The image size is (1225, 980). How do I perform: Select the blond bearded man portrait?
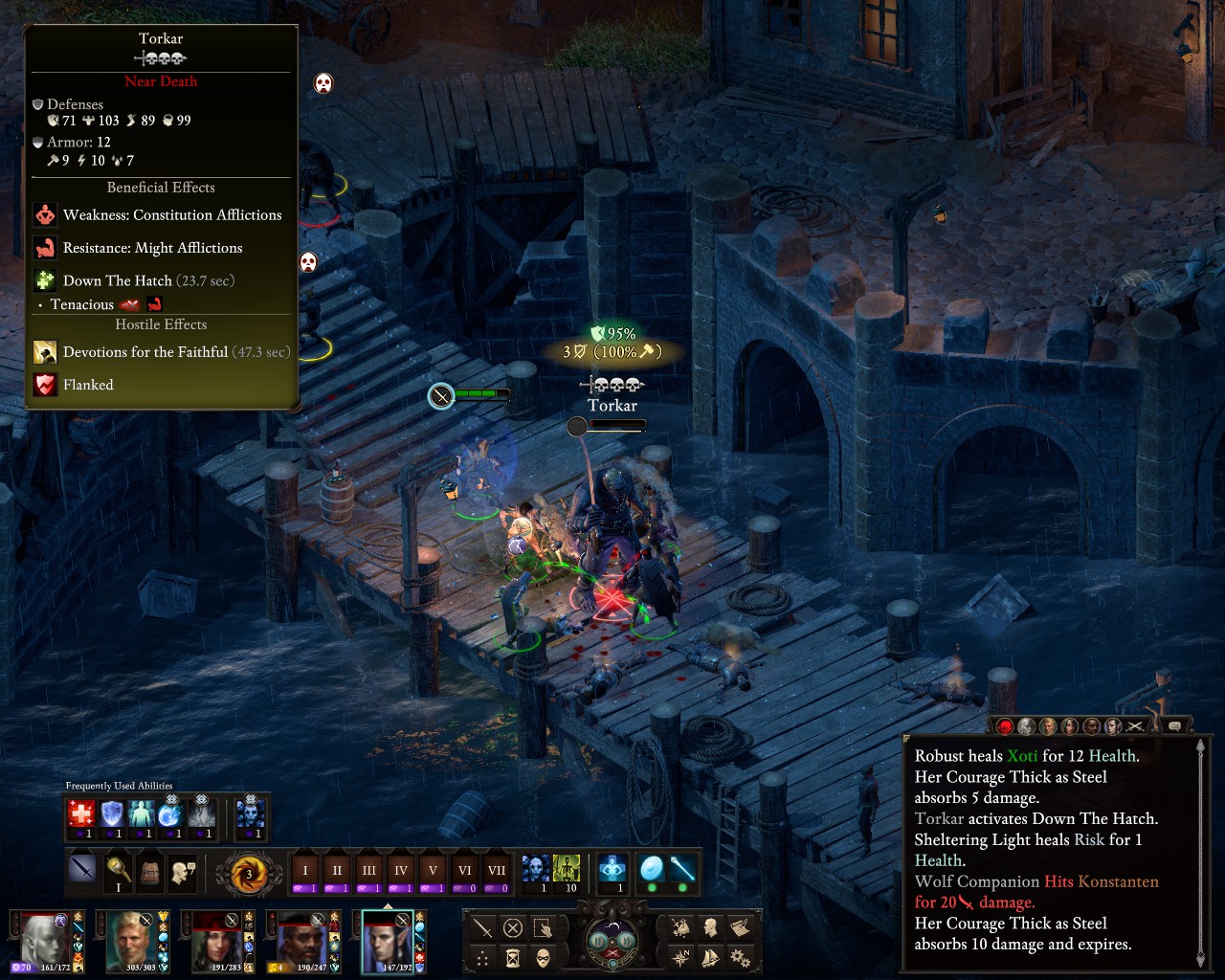pyautogui.click(x=132, y=941)
